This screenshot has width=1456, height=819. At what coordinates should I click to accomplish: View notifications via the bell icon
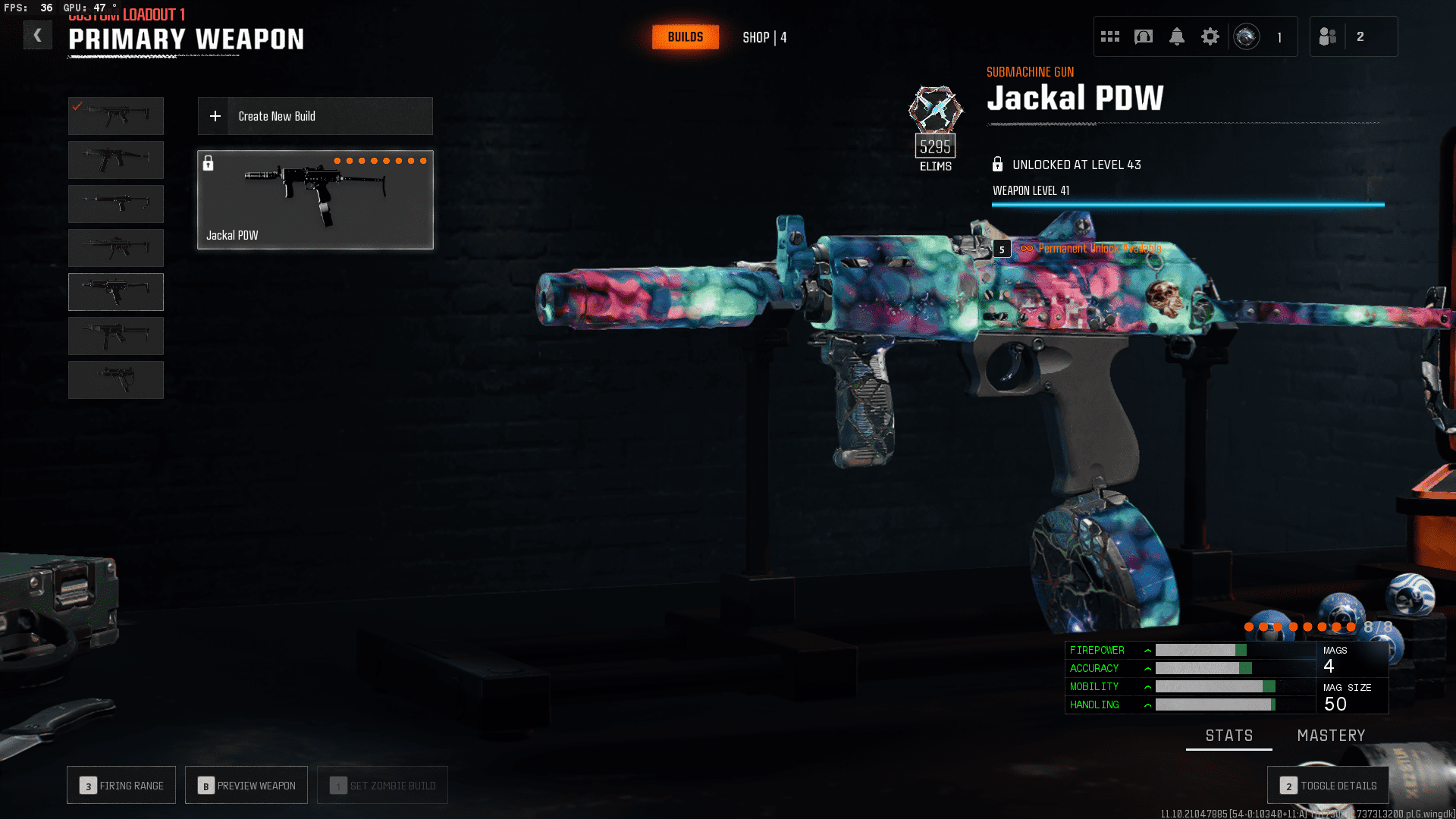(x=1177, y=36)
